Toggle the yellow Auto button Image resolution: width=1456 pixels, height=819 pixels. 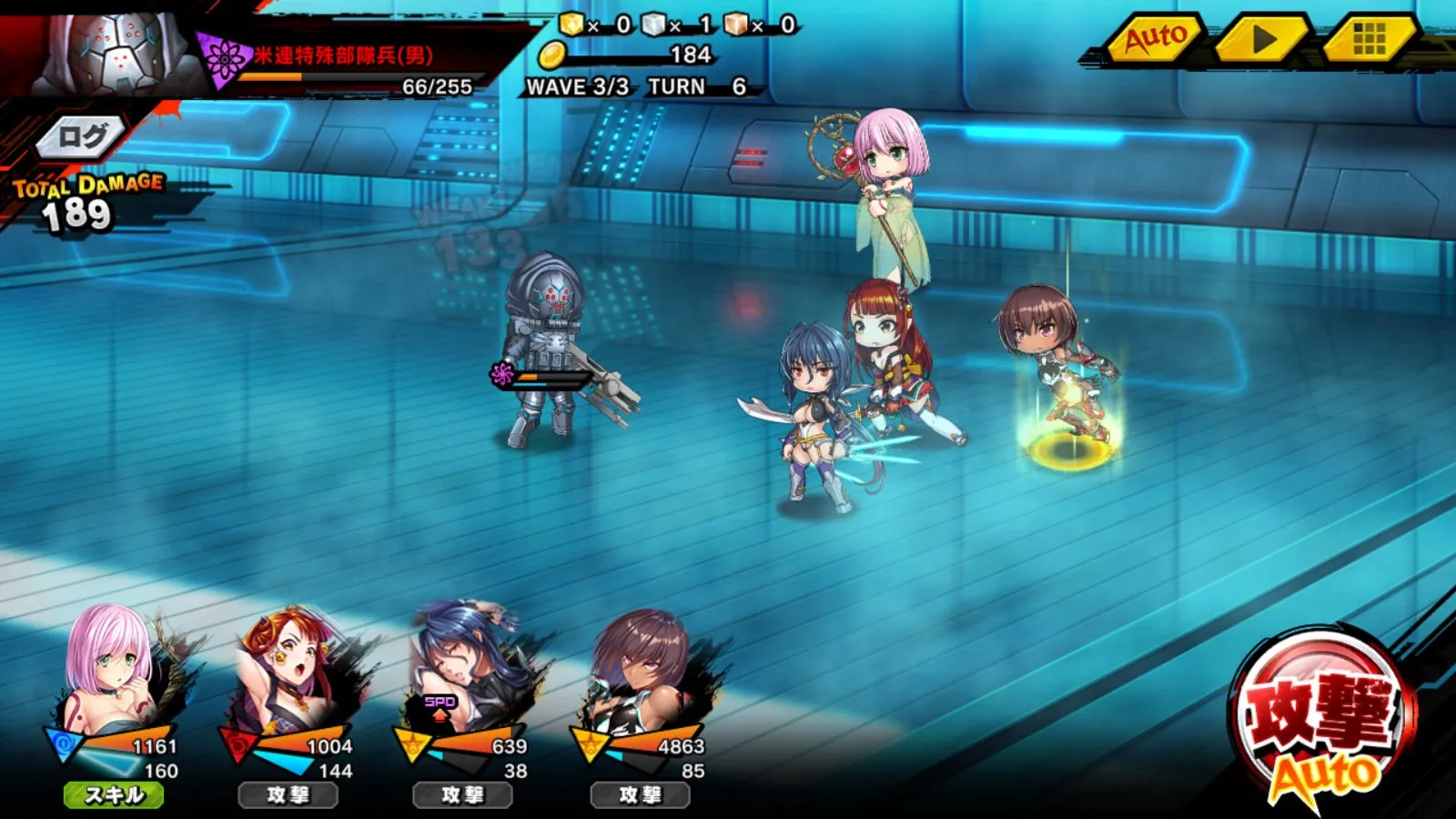tap(1156, 39)
